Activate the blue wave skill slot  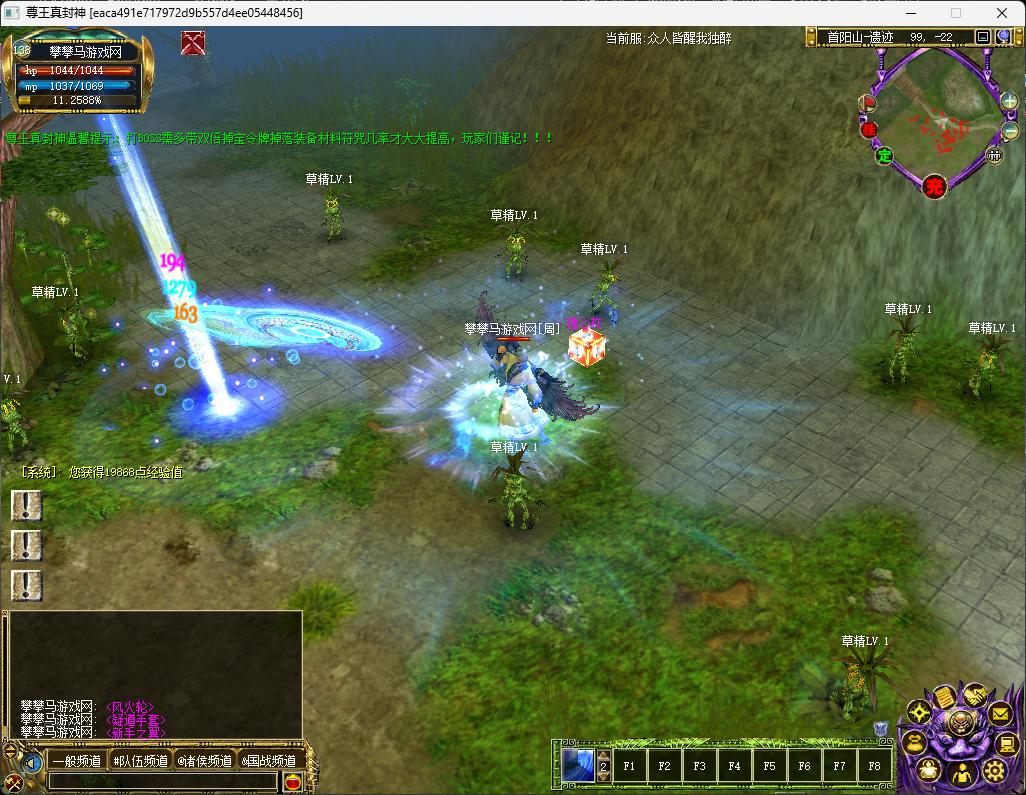pos(578,766)
